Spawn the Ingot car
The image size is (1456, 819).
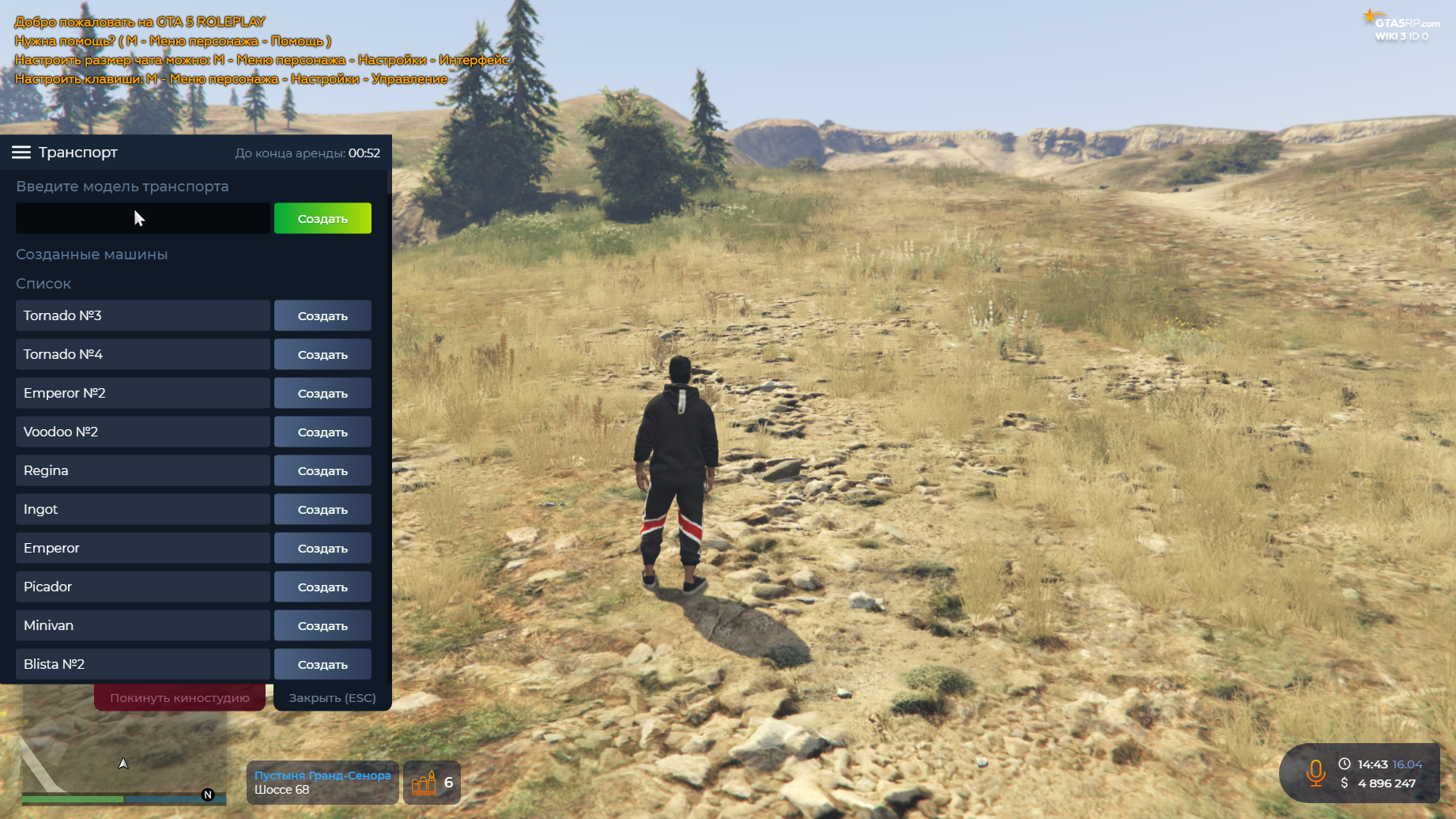[x=323, y=509]
